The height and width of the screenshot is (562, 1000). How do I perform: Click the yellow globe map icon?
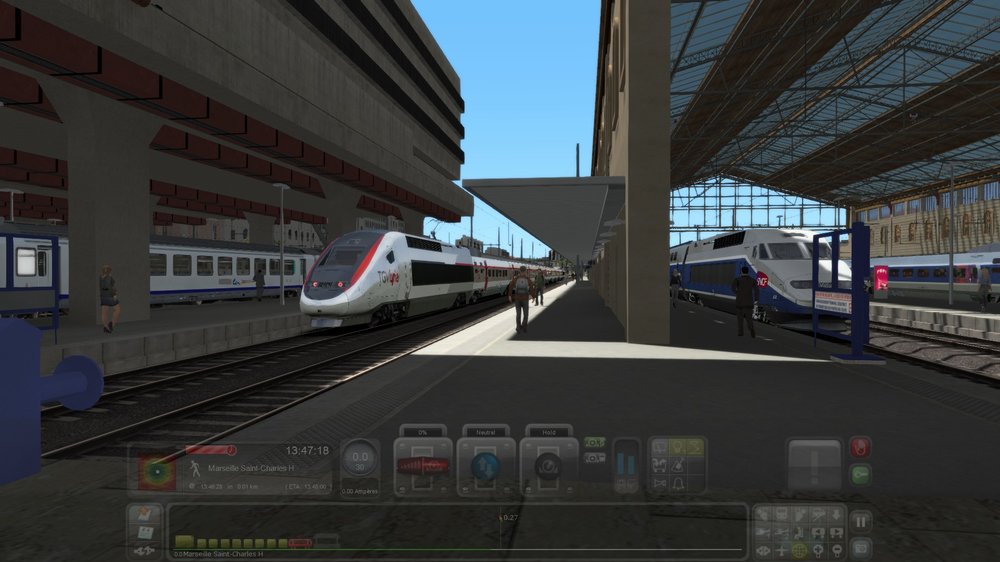[799, 550]
